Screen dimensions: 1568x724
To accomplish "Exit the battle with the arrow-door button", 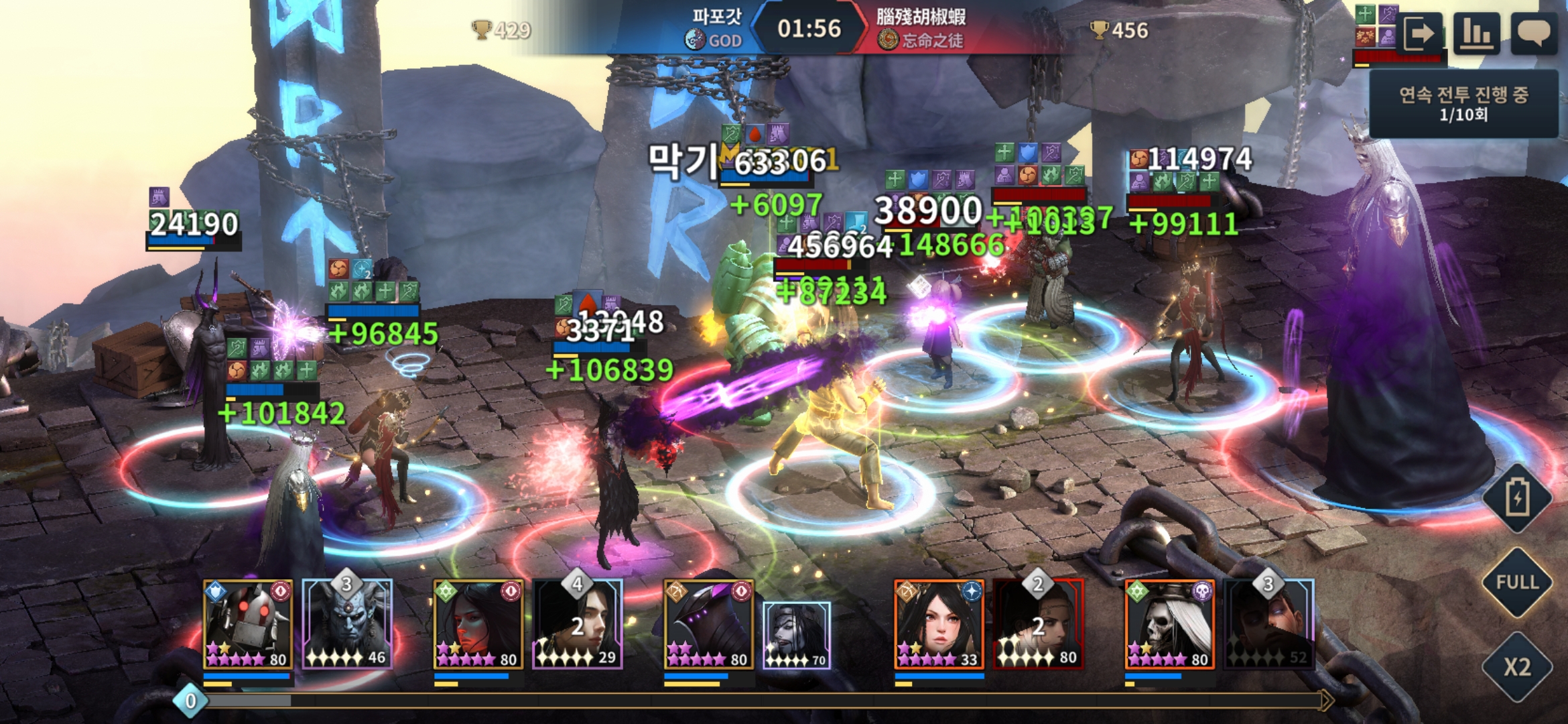I will (x=1418, y=34).
